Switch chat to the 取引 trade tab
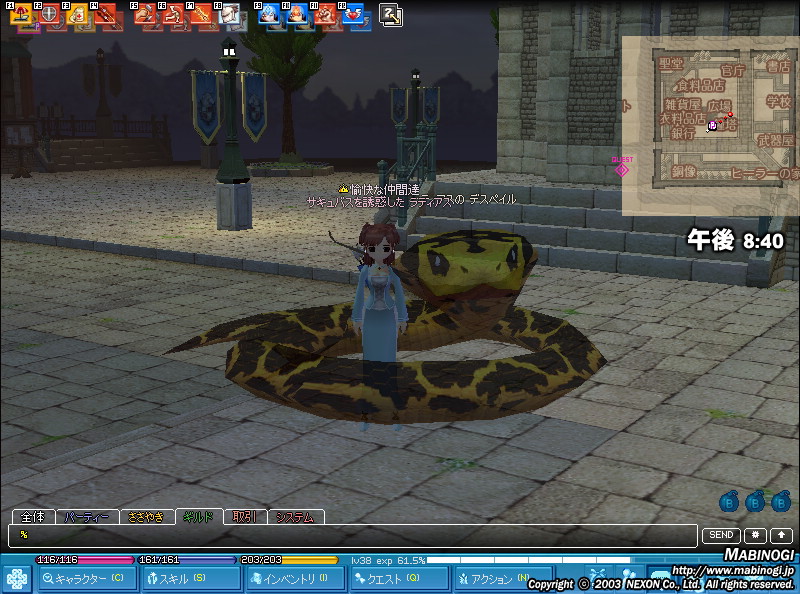Viewport: 800px width, 594px height. 245,517
